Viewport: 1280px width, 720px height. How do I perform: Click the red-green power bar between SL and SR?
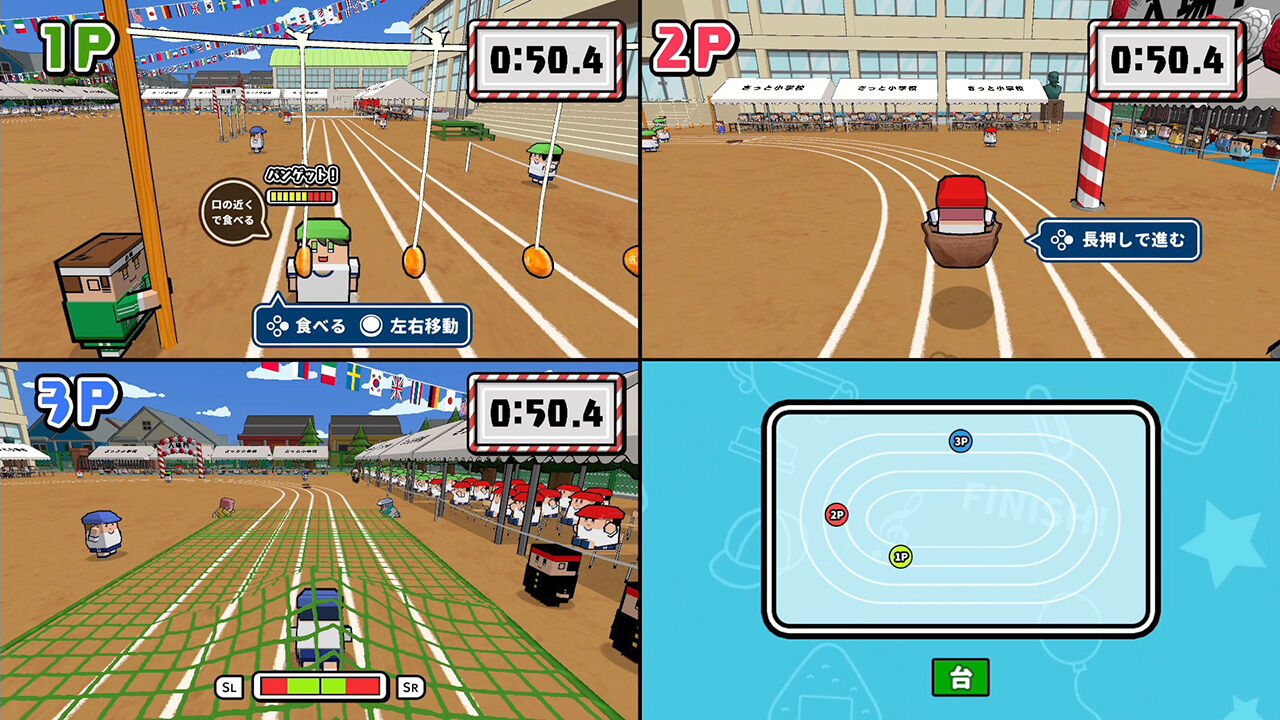pos(318,686)
